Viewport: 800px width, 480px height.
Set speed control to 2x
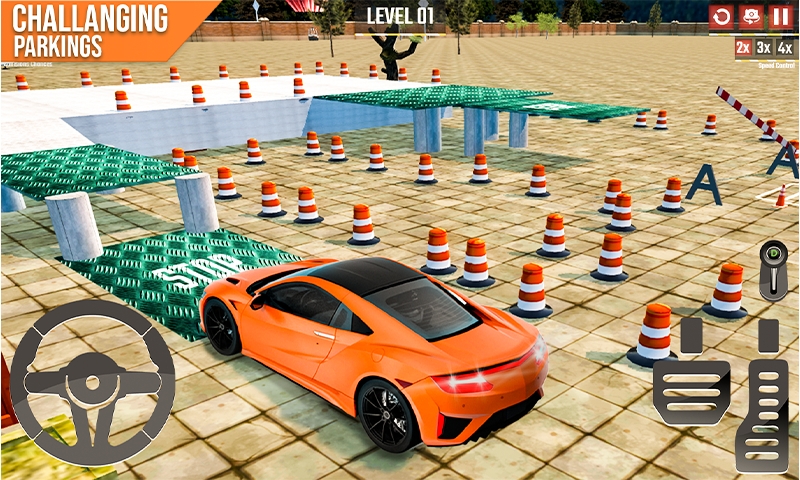pyautogui.click(x=743, y=47)
